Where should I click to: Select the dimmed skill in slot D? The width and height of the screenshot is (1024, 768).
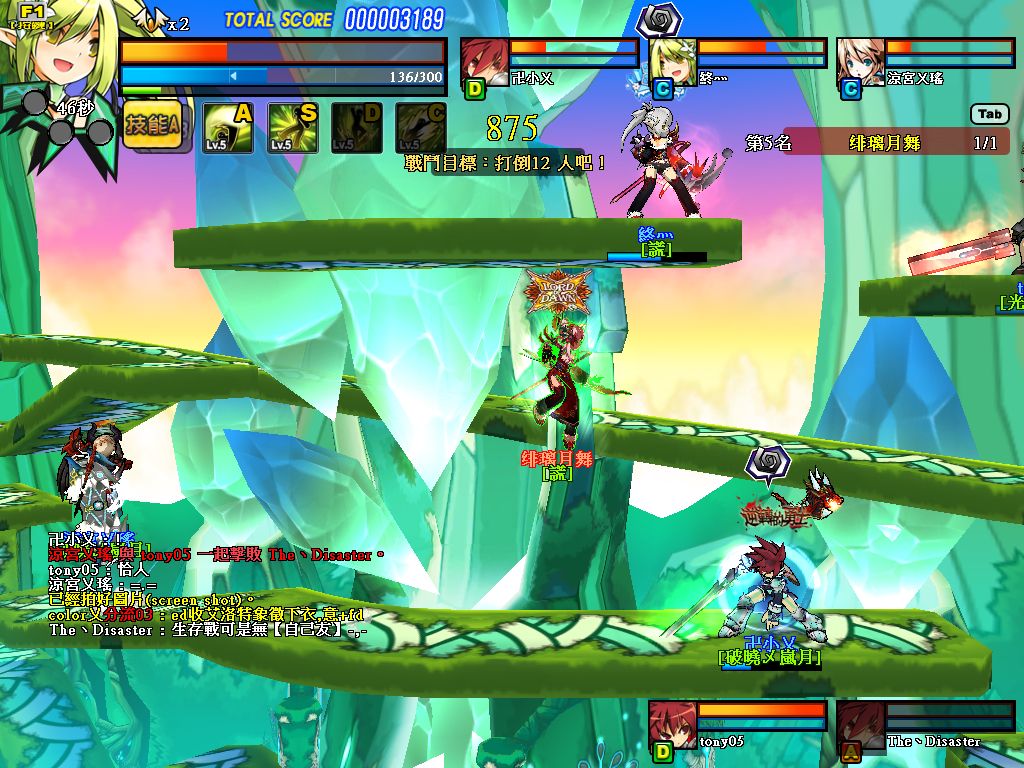click(357, 127)
